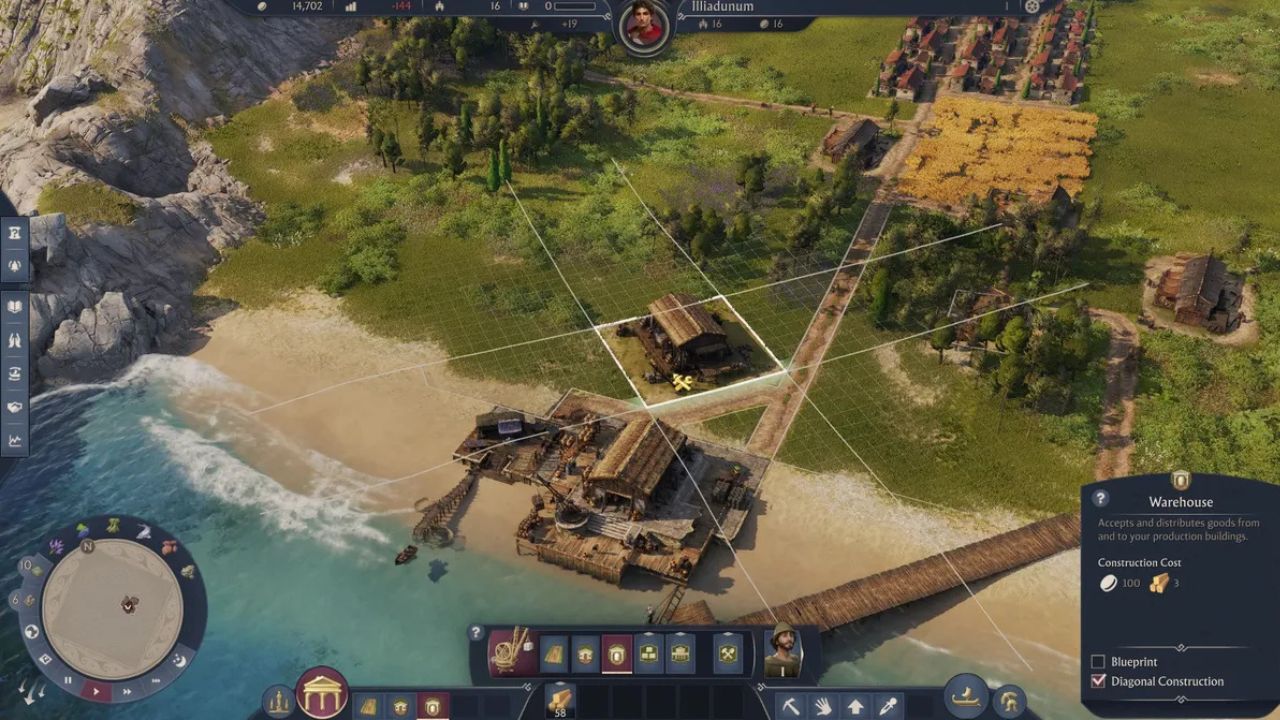Select the highlighted warehouse in build bar

pyautogui.click(x=617, y=653)
